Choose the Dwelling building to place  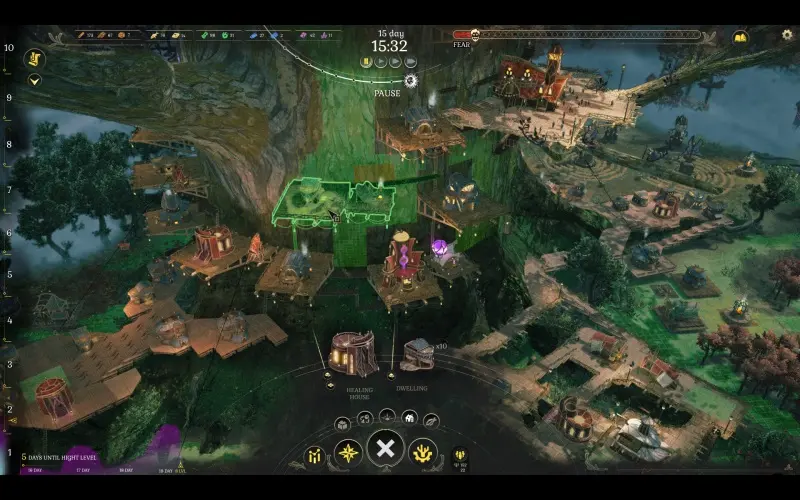click(x=418, y=354)
